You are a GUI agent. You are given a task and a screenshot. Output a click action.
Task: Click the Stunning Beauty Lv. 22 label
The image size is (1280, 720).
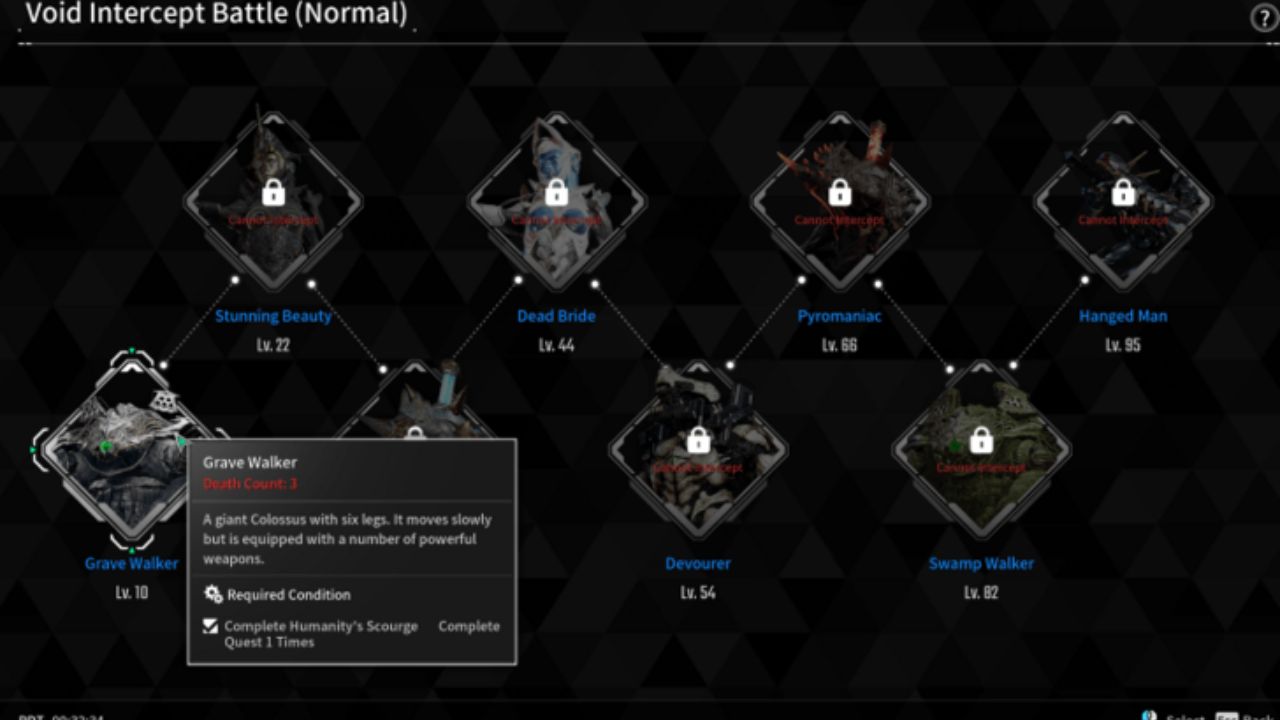pyautogui.click(x=273, y=344)
